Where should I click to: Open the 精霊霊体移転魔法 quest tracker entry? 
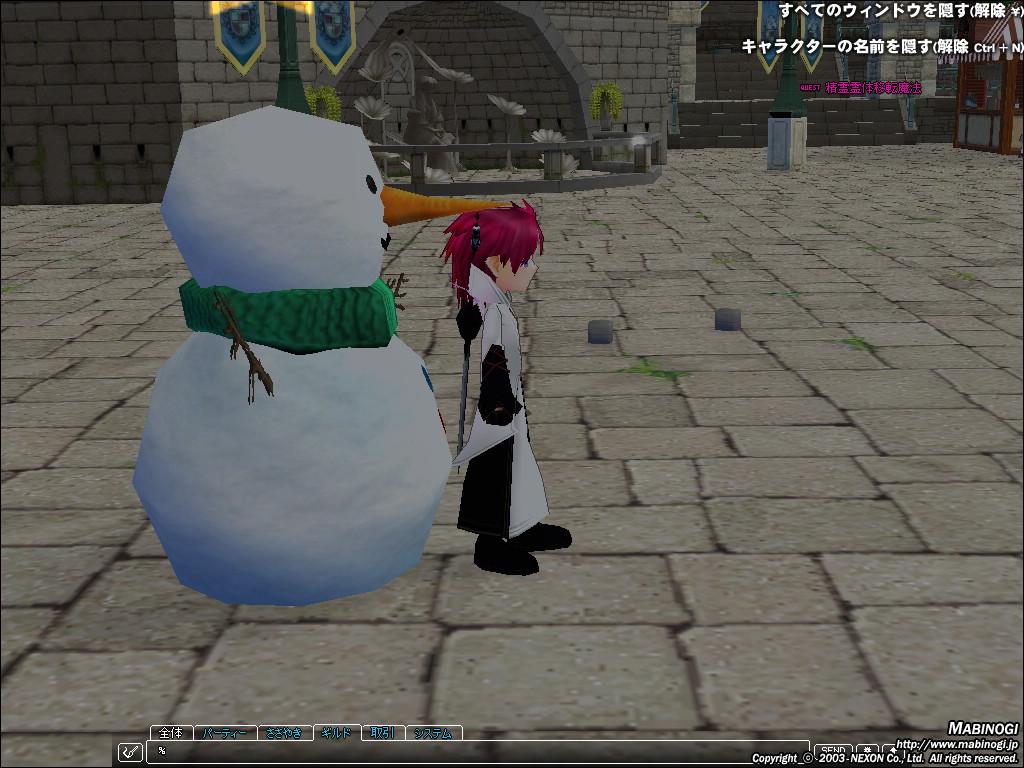click(x=873, y=88)
